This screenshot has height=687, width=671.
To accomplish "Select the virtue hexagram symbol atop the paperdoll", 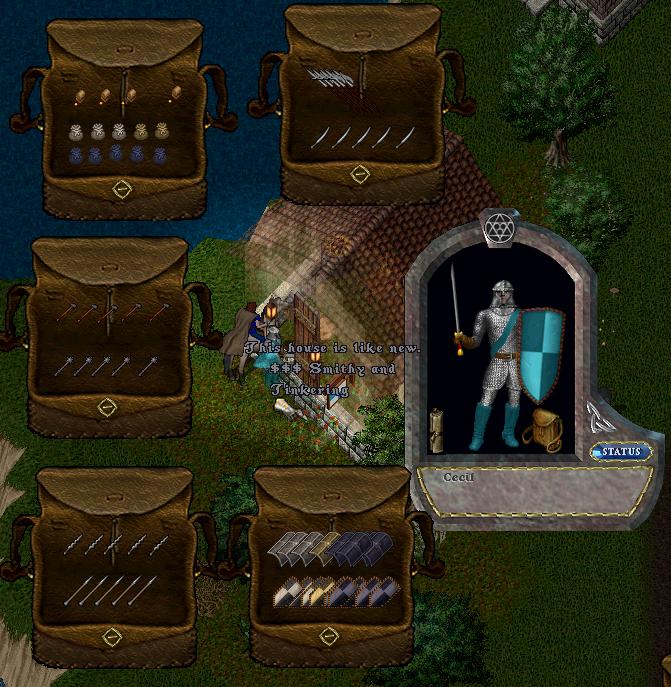I will 498,229.
